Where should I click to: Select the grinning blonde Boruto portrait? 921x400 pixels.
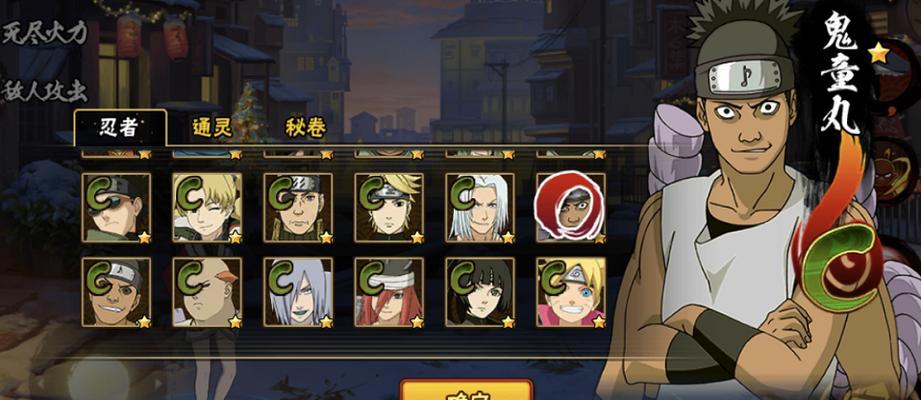570,292
